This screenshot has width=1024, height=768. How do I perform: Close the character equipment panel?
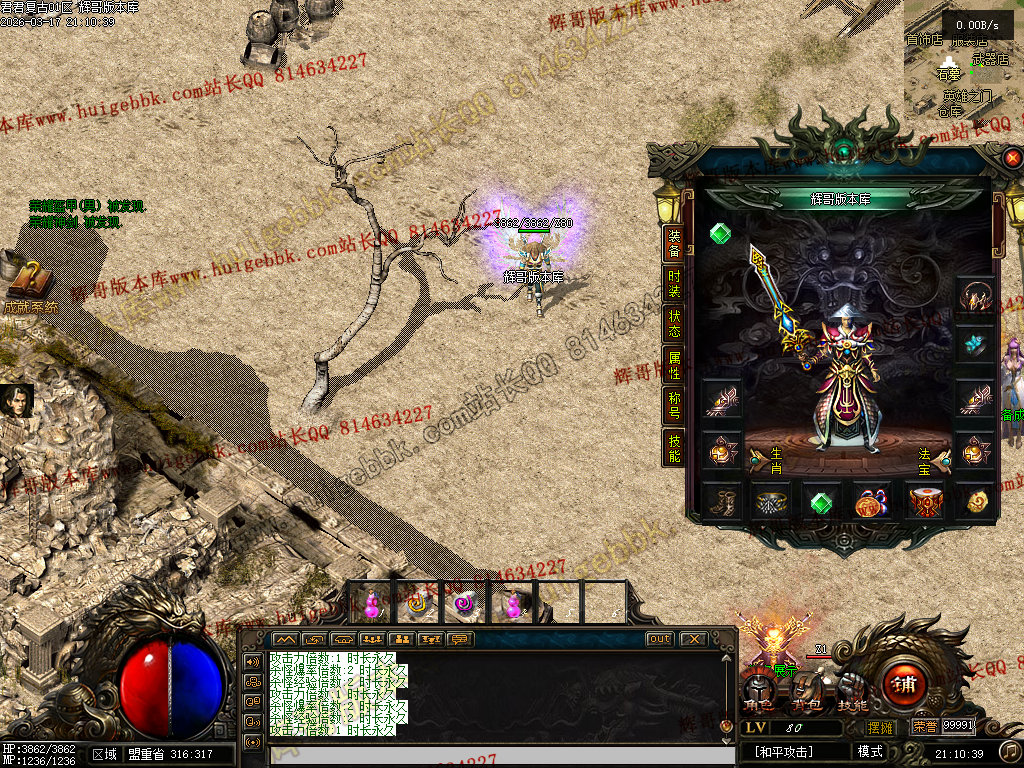1012,158
